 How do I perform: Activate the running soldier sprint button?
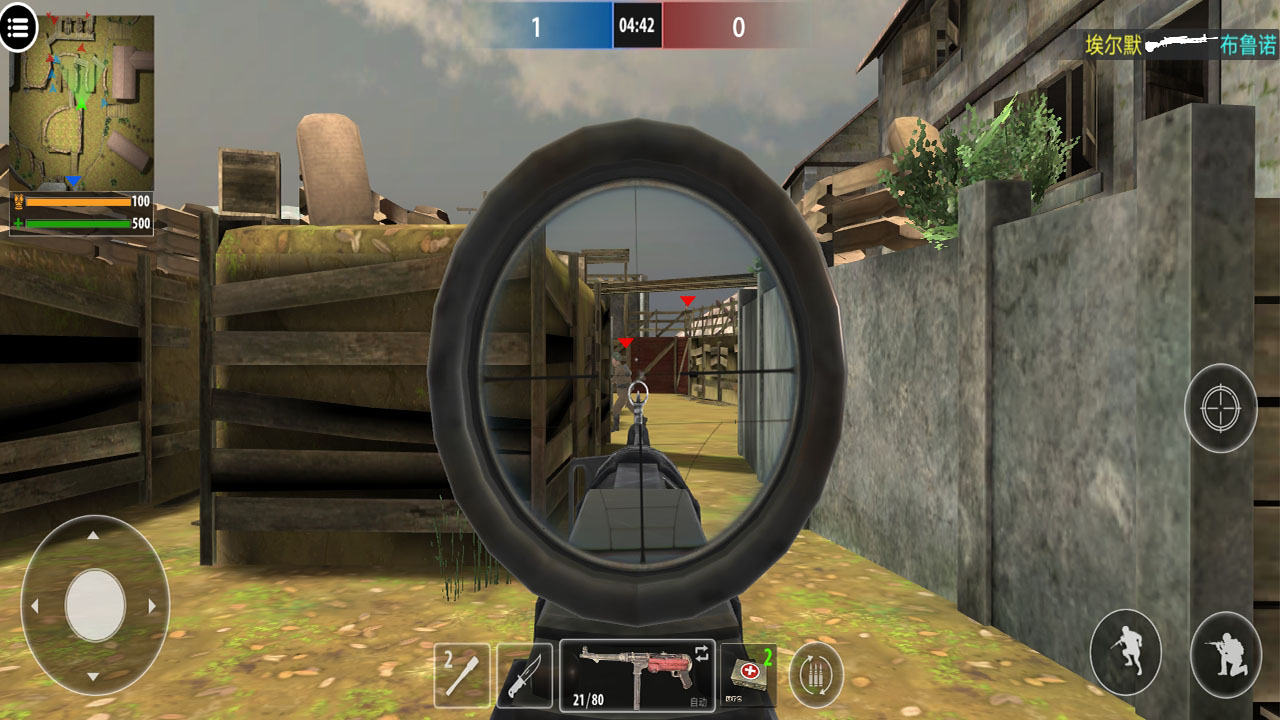[x=1125, y=652]
